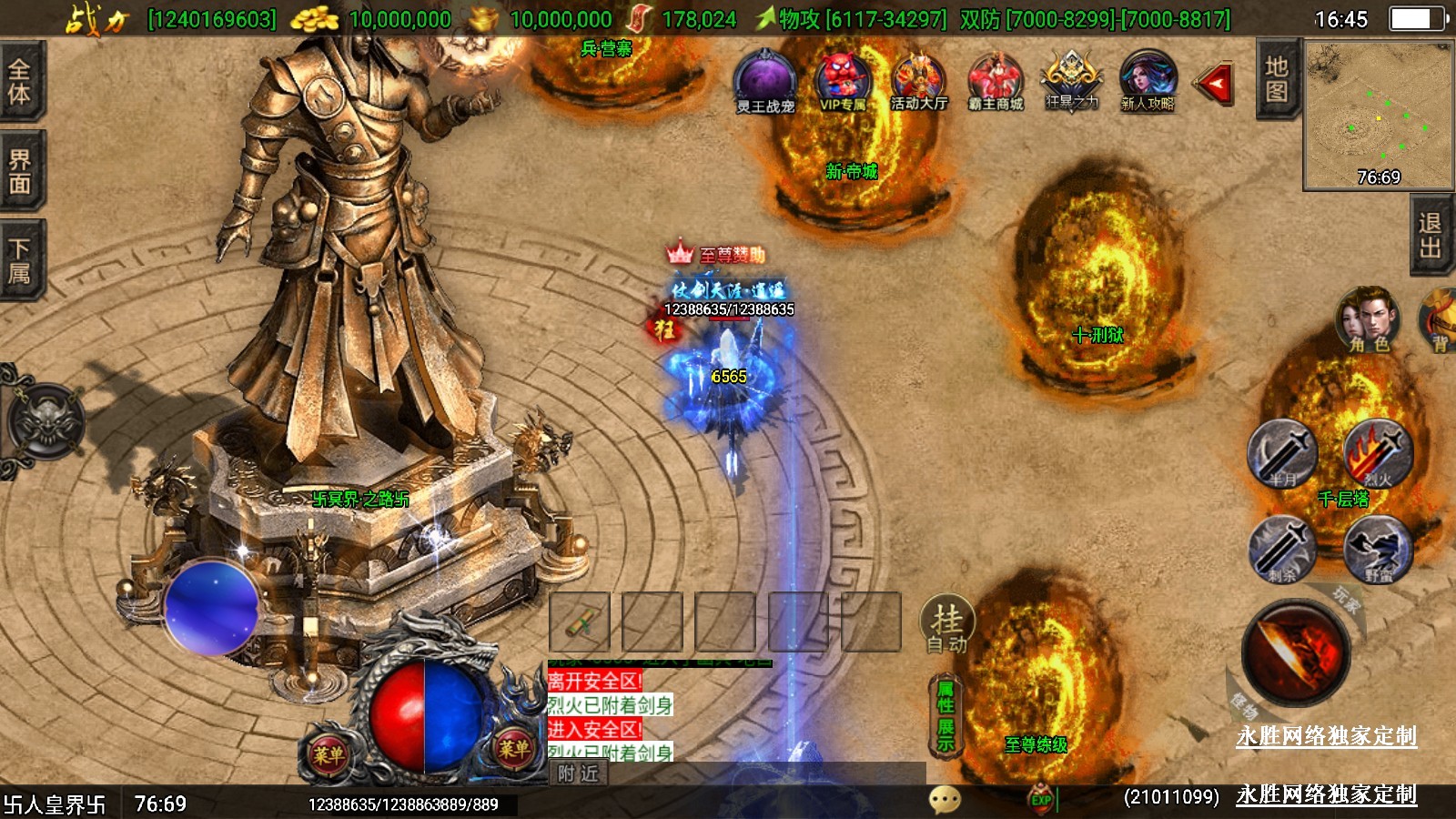Open the chat speech bubble icon
The image size is (1456, 819).
(x=945, y=800)
